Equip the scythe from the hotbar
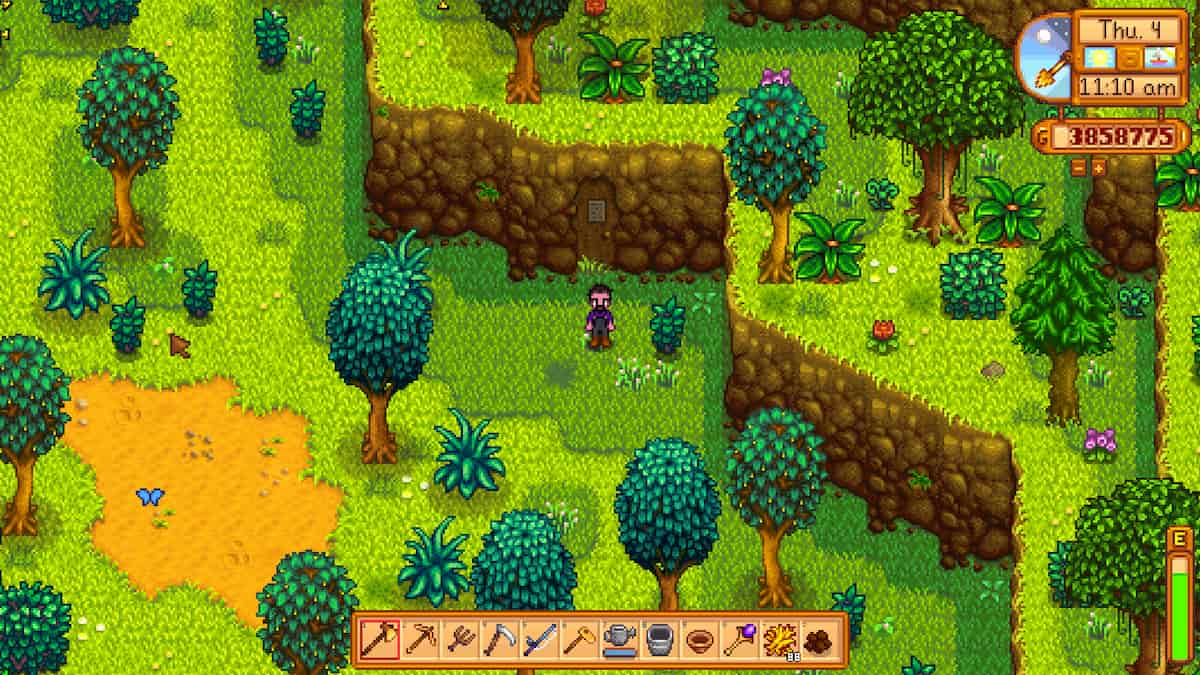Screen dimensions: 1200x675 pos(499,639)
